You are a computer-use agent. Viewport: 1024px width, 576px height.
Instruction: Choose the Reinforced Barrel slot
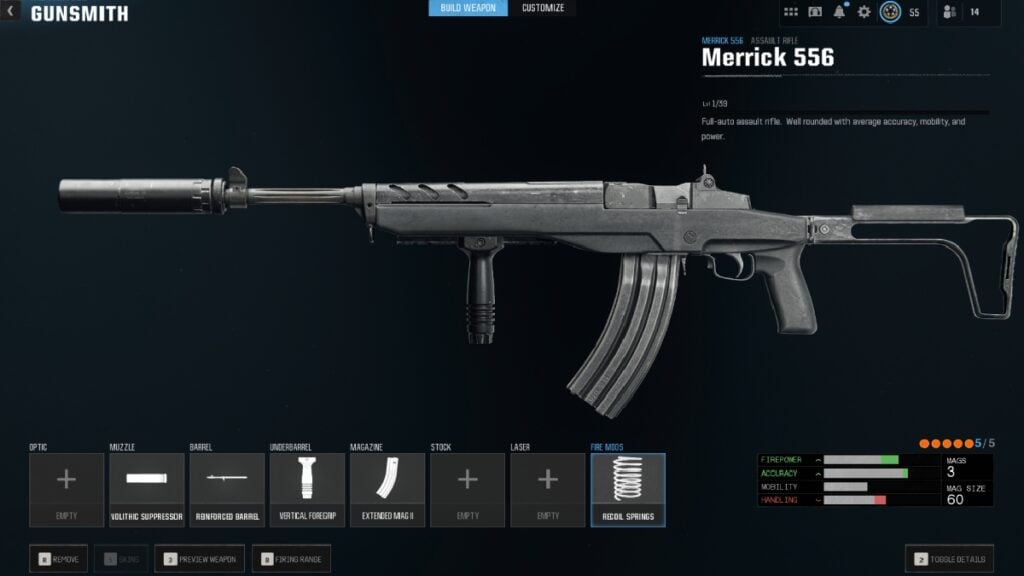[x=227, y=489]
